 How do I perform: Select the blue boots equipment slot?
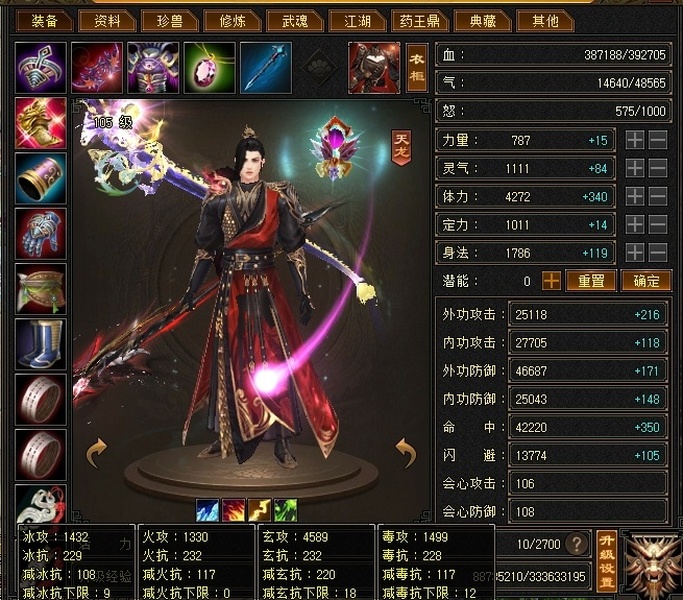[41, 344]
